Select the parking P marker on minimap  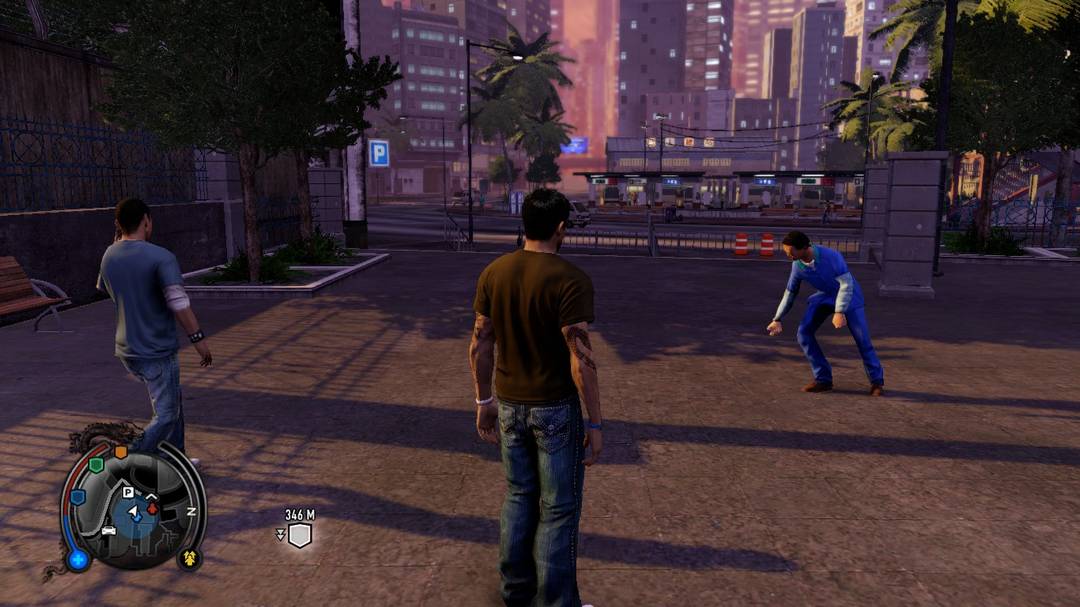(x=128, y=492)
